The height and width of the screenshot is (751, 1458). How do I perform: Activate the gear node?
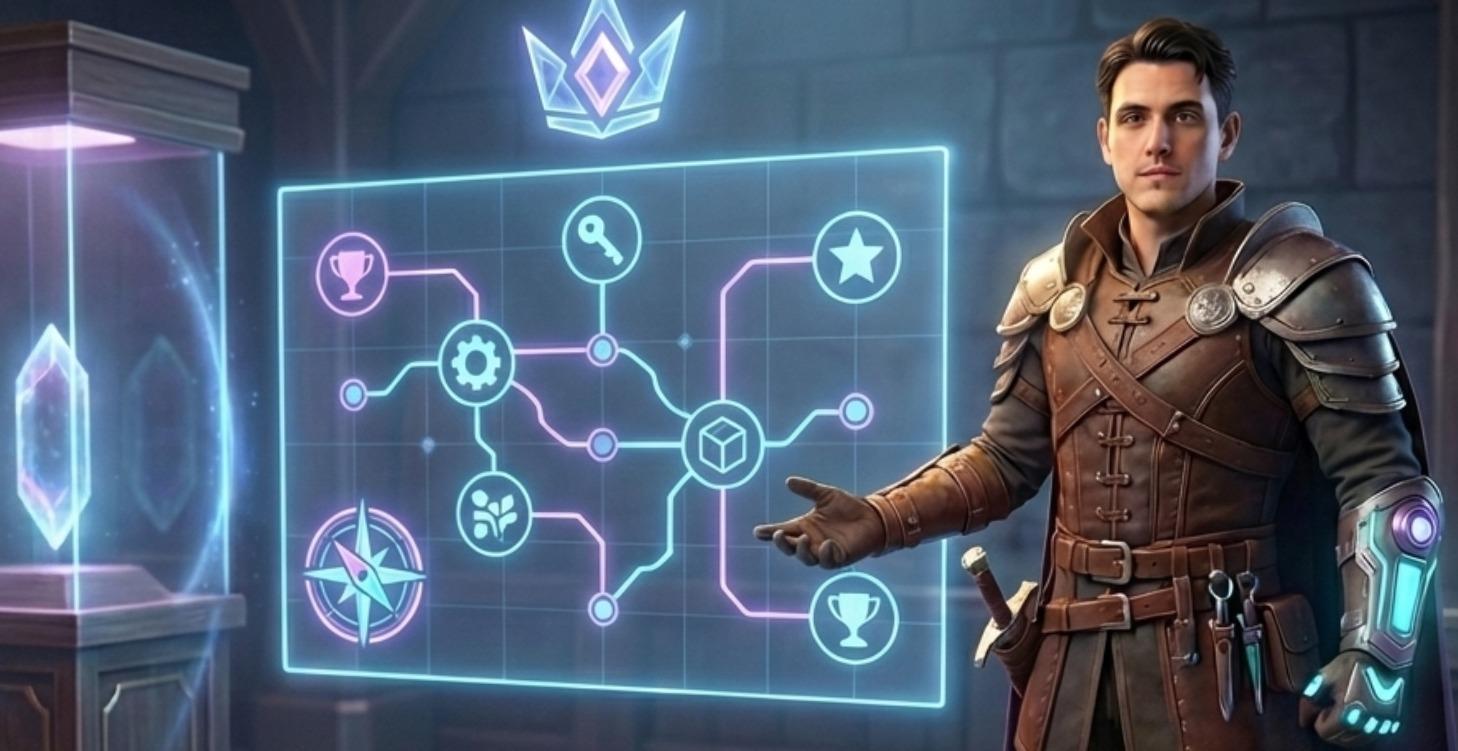click(476, 363)
